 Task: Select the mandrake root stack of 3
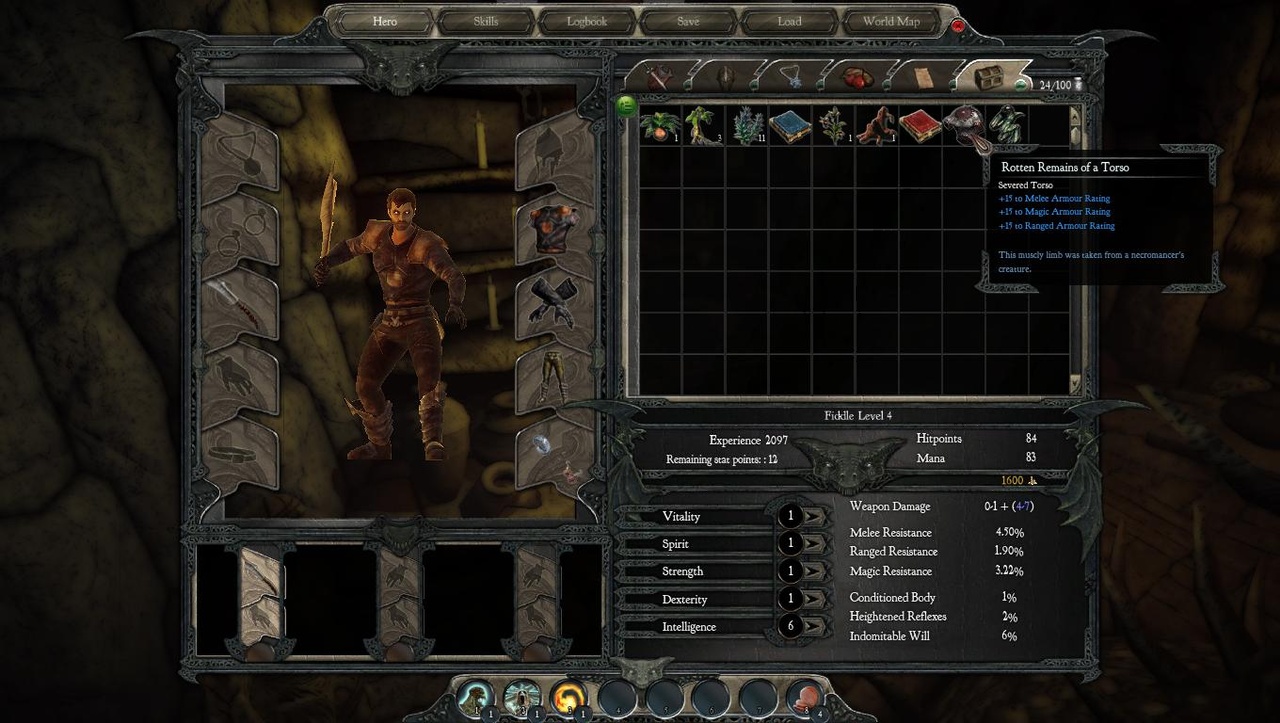(700, 125)
